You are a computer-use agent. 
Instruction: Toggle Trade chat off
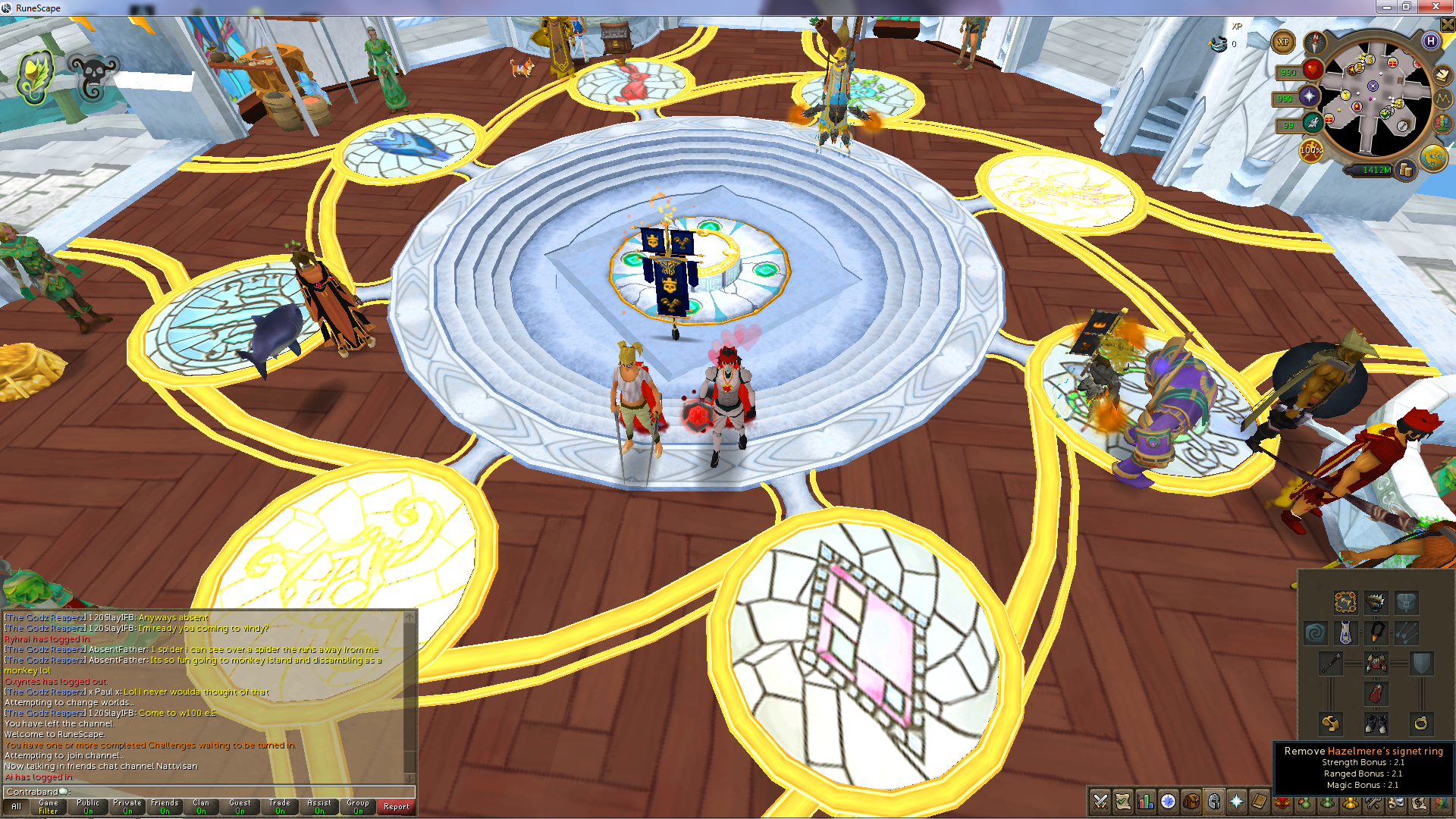279,808
